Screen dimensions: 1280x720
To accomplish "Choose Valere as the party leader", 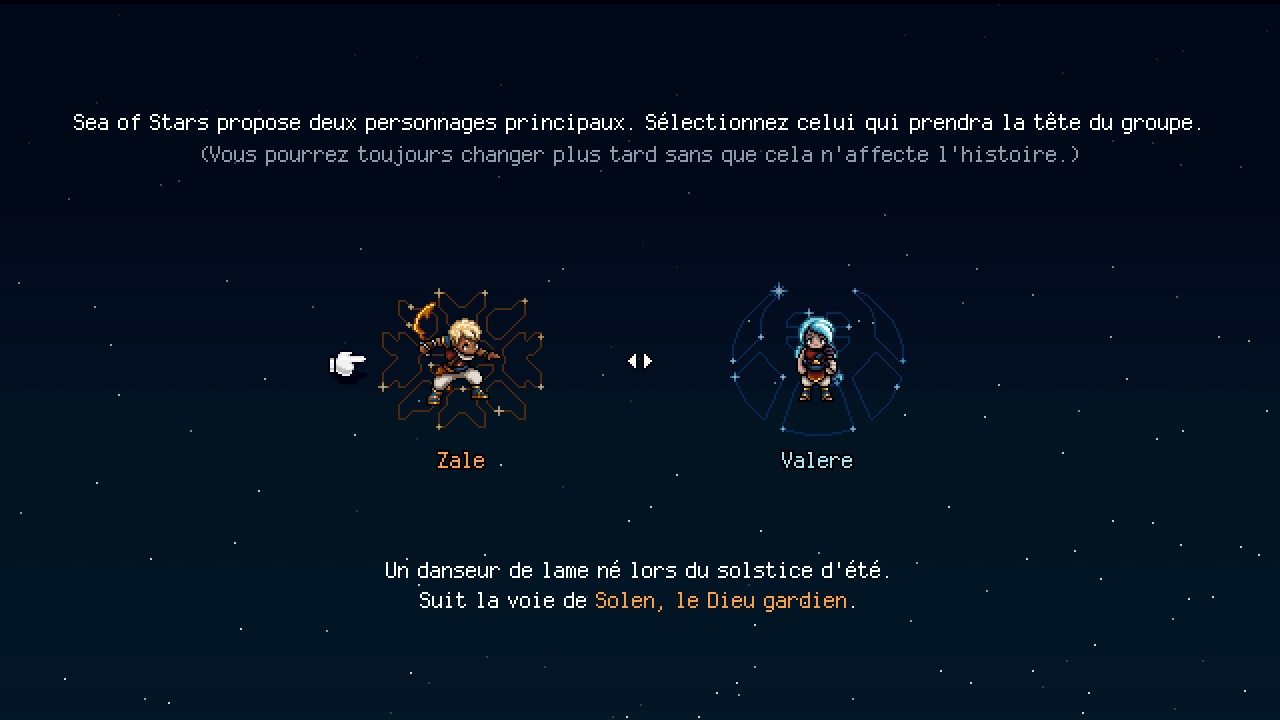I will click(x=816, y=362).
